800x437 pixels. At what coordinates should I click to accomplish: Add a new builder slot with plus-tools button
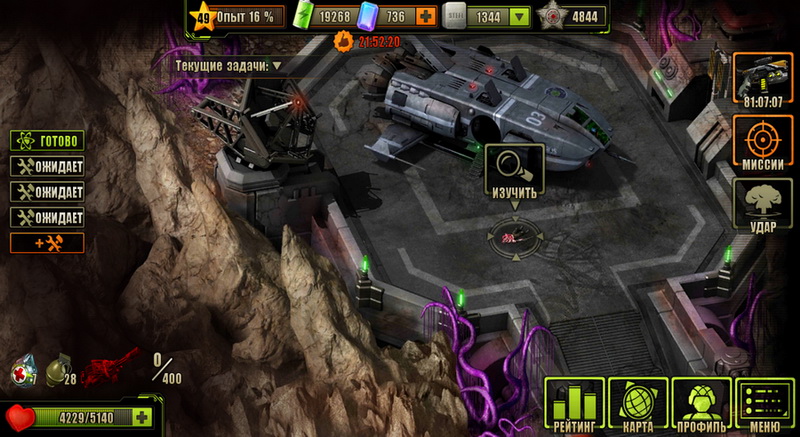coord(47,243)
